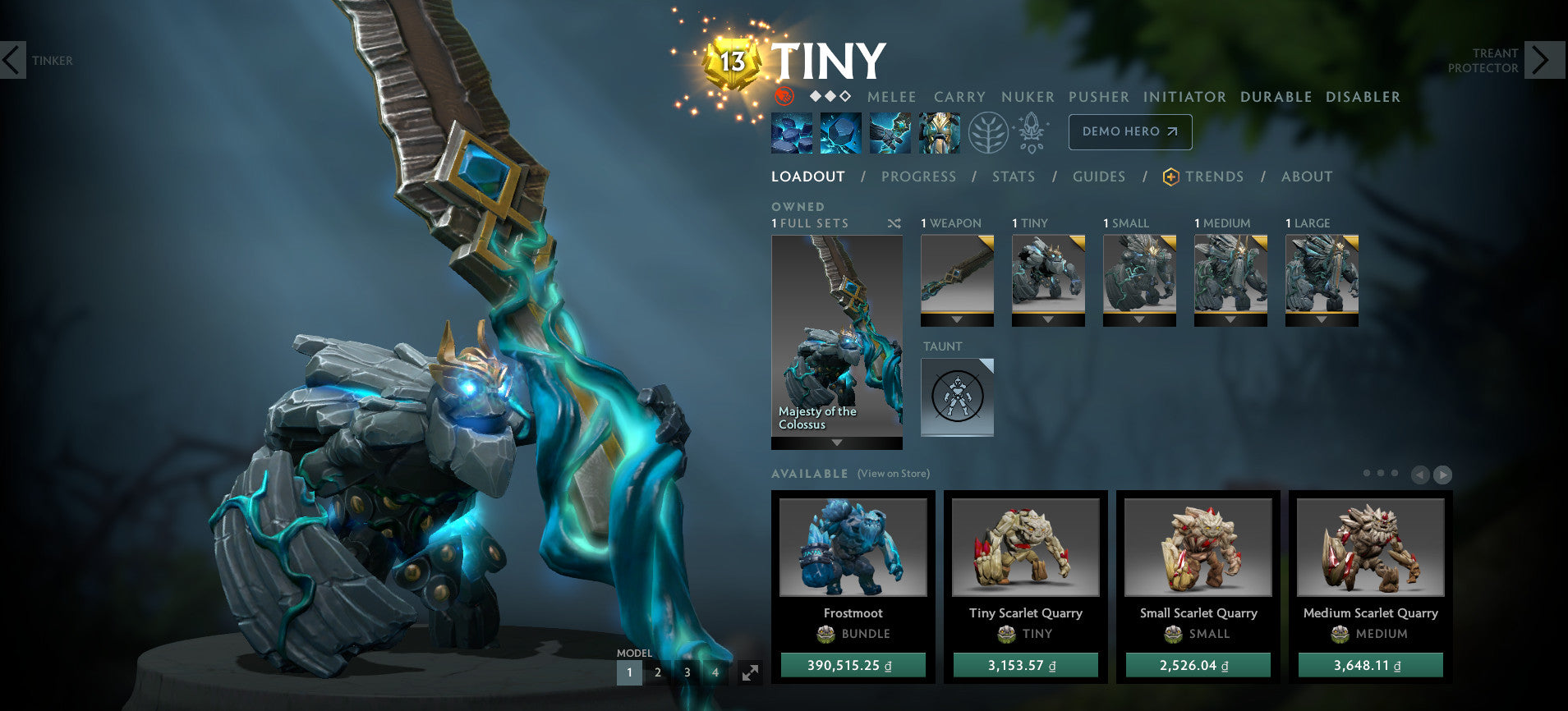
Task: Select the Avalanche ability icon
Action: tap(791, 131)
